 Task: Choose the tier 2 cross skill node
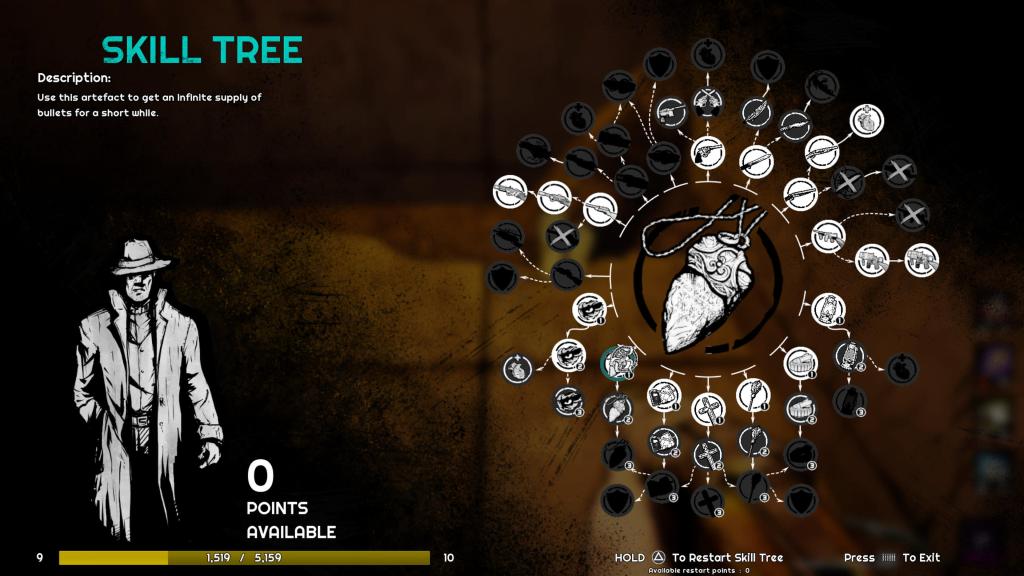(x=709, y=453)
